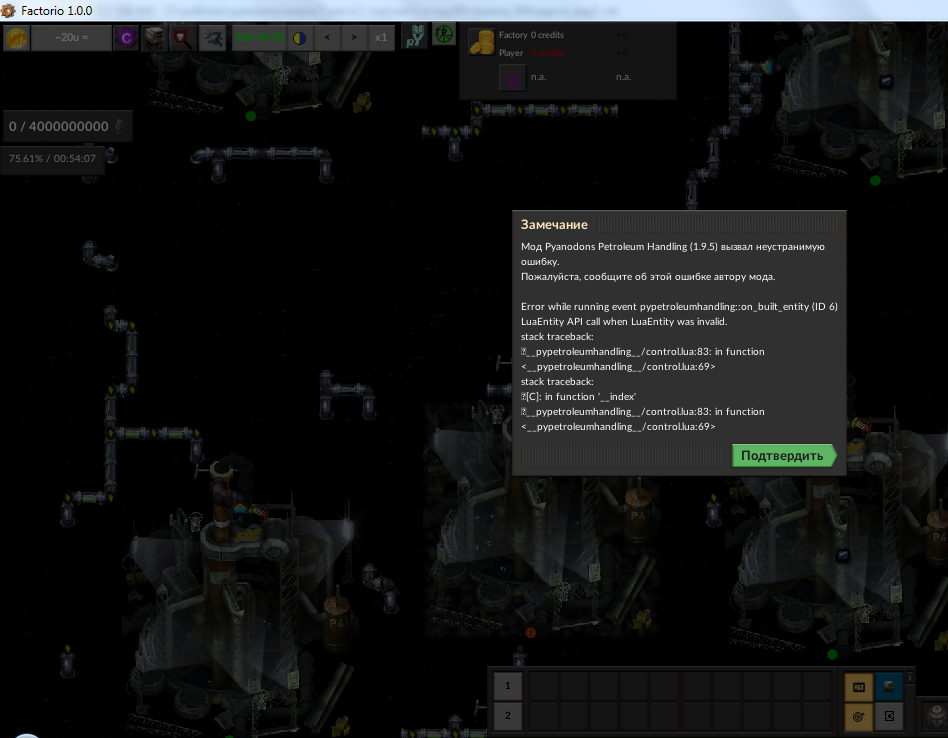Click the "~20u =" toolbar button
Viewport: 948px width, 738px height.
point(71,39)
